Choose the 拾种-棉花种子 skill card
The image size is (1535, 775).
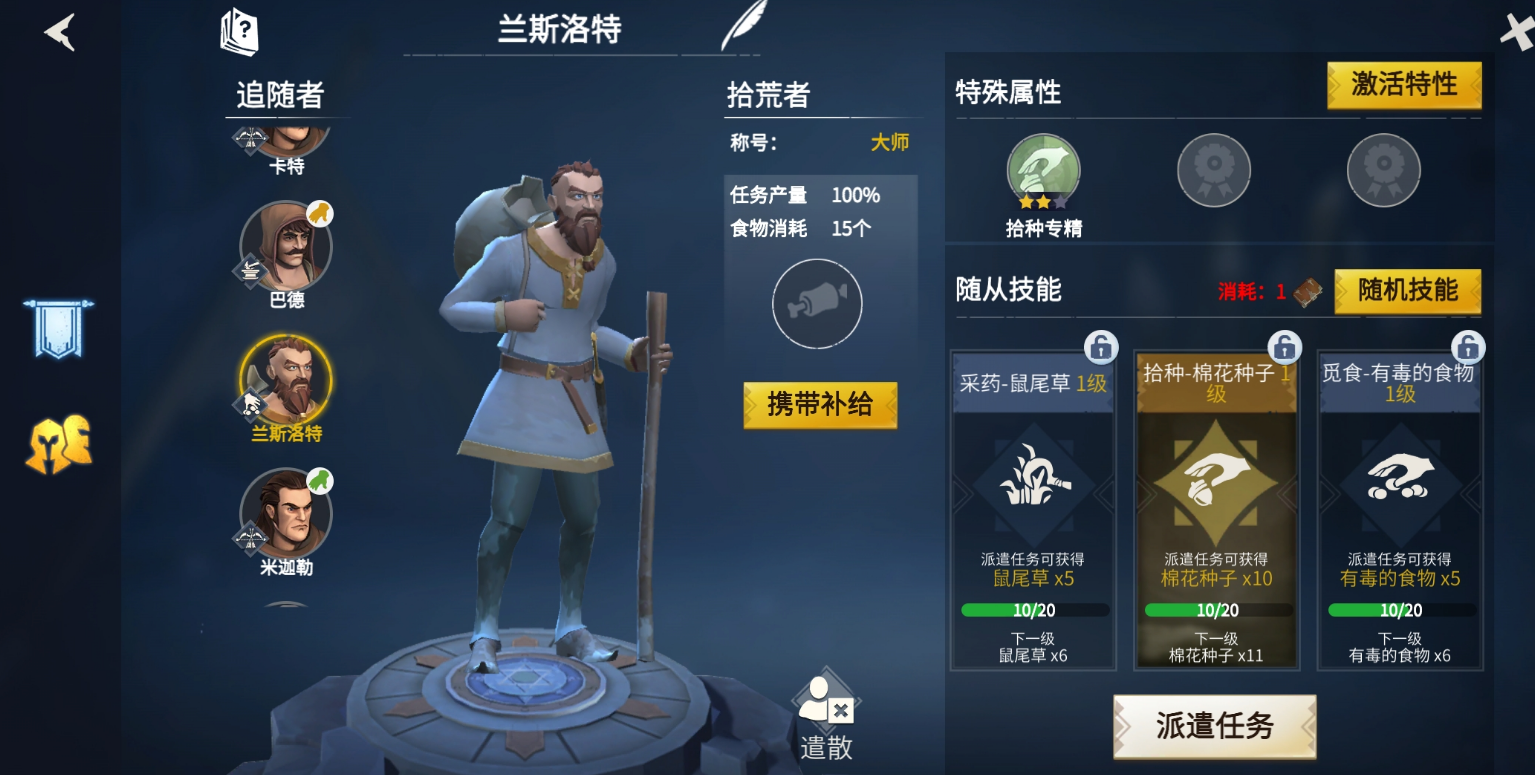point(1216,510)
